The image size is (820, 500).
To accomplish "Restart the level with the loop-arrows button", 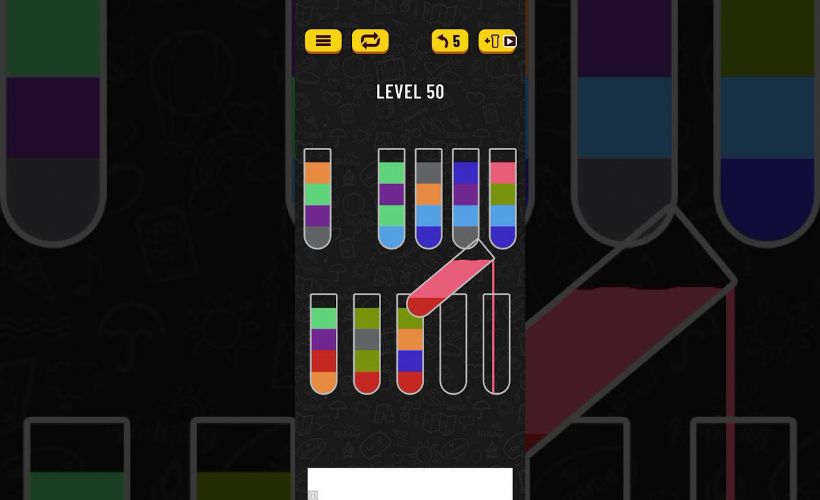I will pos(370,41).
